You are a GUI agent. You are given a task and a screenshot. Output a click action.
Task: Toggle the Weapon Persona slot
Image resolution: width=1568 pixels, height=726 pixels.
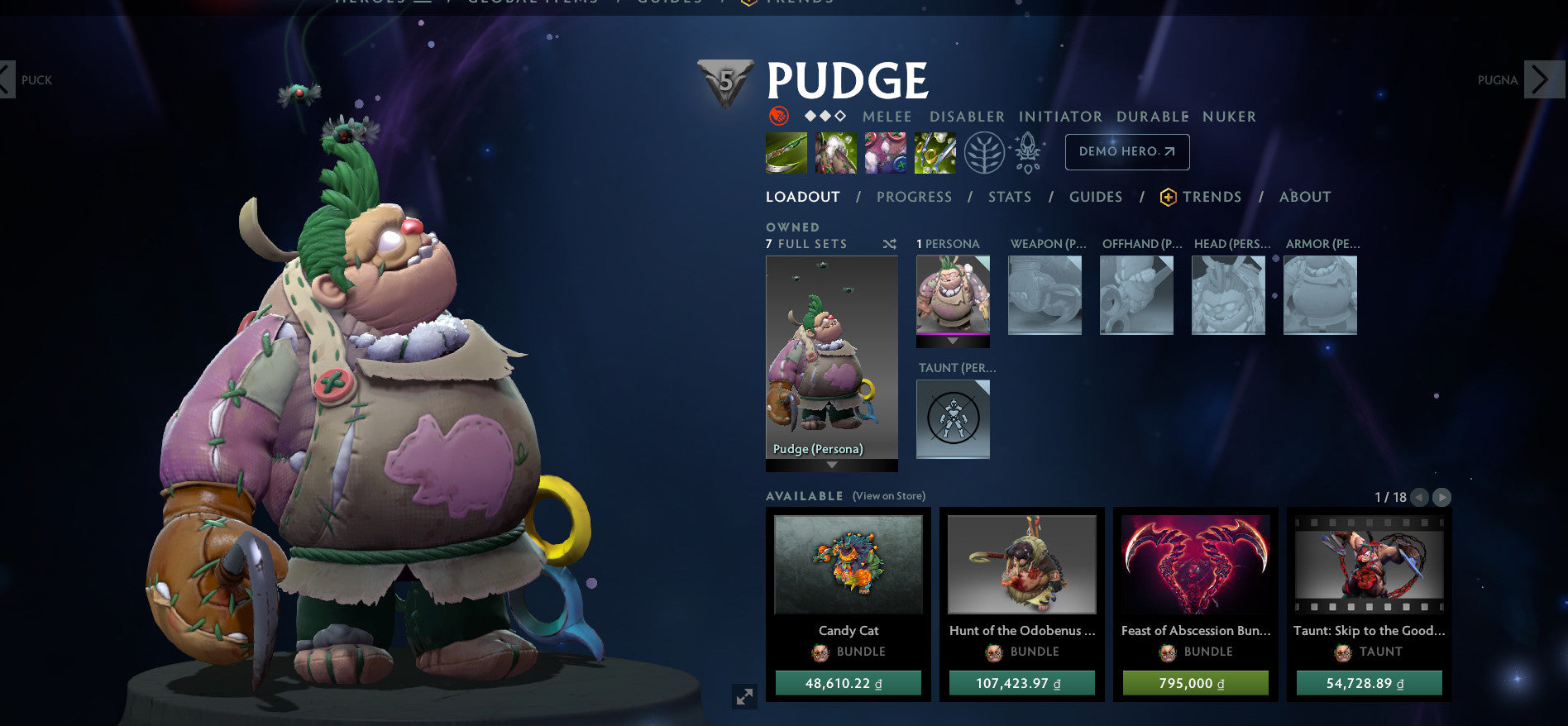(1045, 294)
